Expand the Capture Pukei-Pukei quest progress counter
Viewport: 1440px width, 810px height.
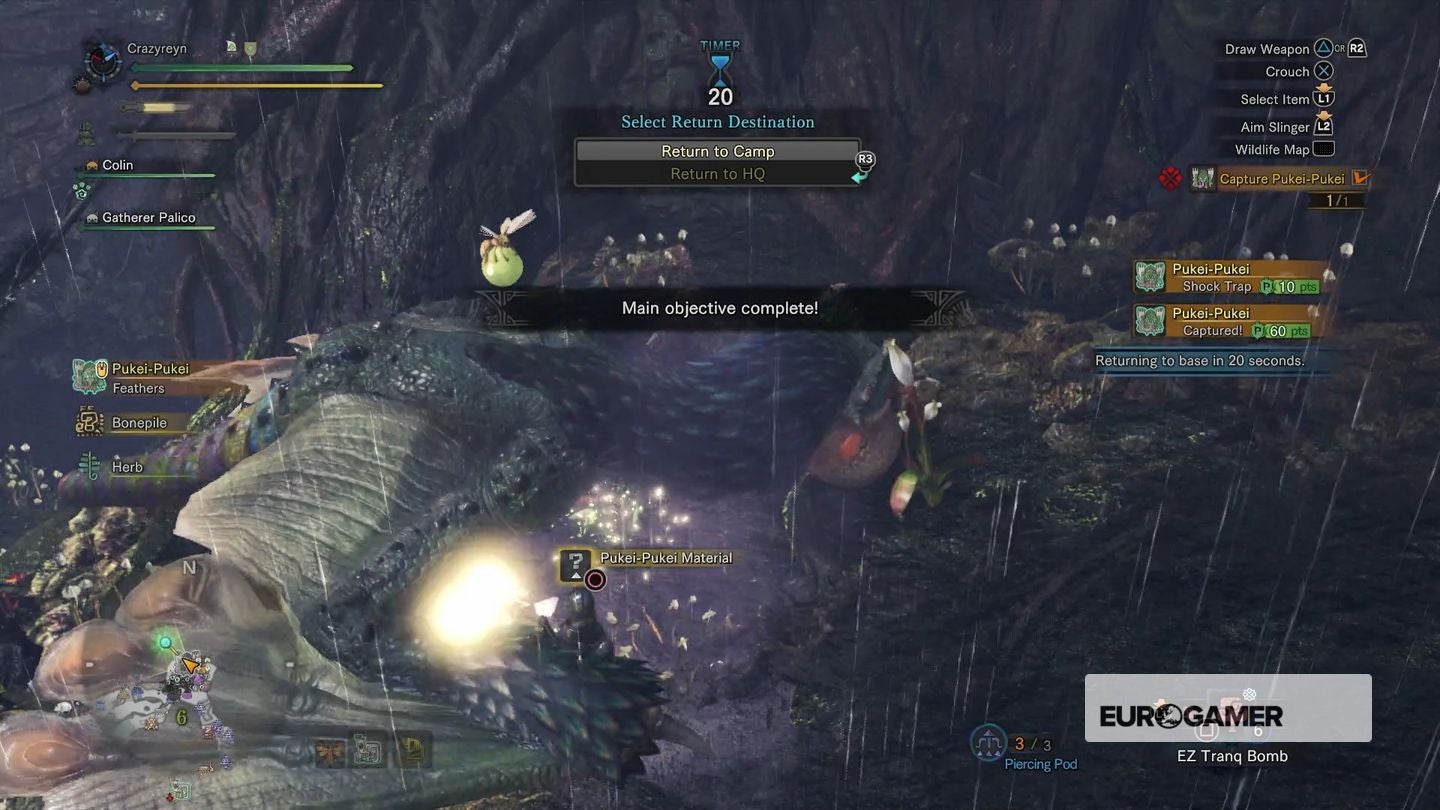coord(1338,199)
